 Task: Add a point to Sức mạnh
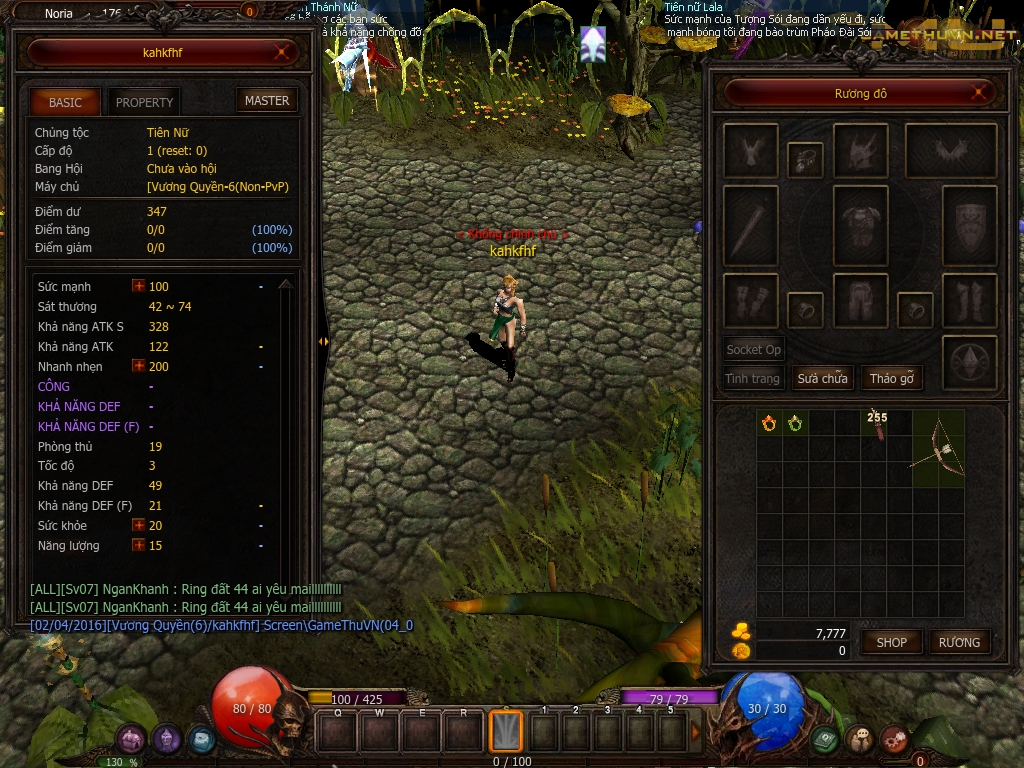(x=139, y=286)
